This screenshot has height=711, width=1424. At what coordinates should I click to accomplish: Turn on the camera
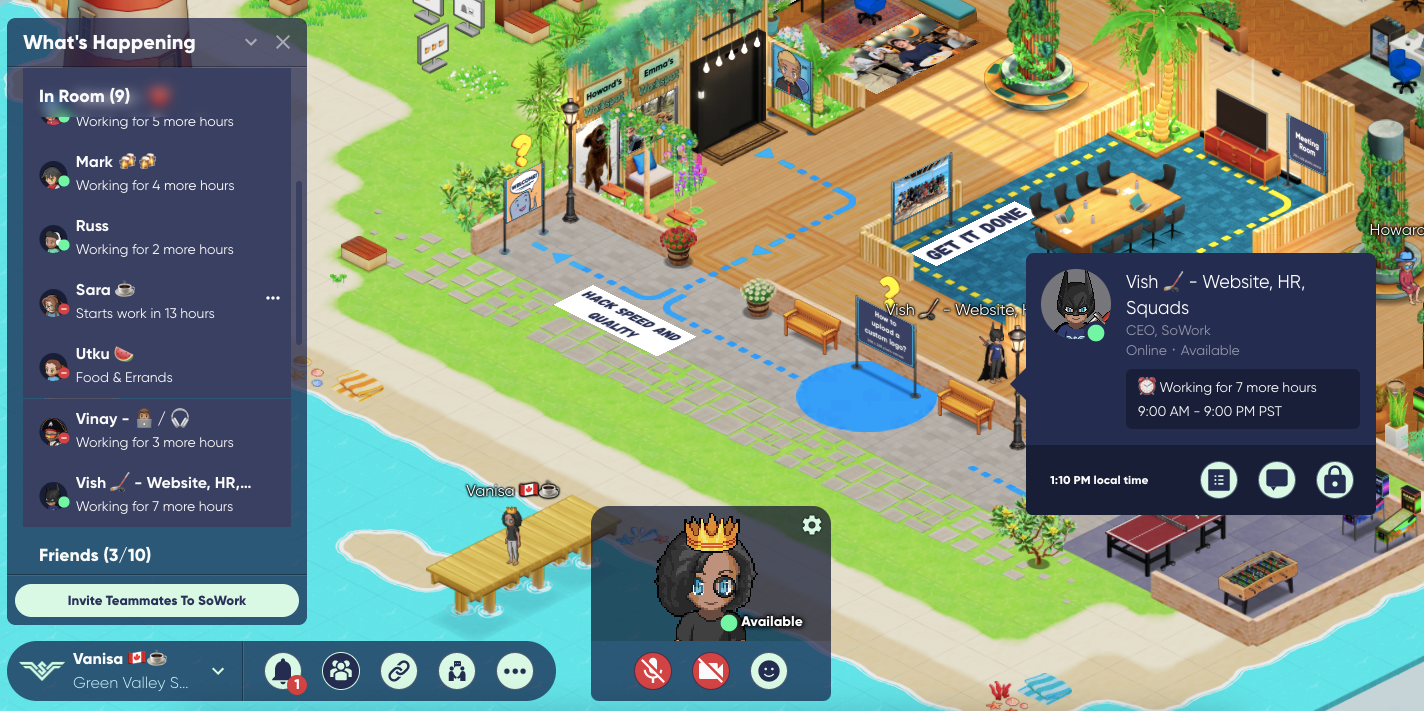pos(710,671)
